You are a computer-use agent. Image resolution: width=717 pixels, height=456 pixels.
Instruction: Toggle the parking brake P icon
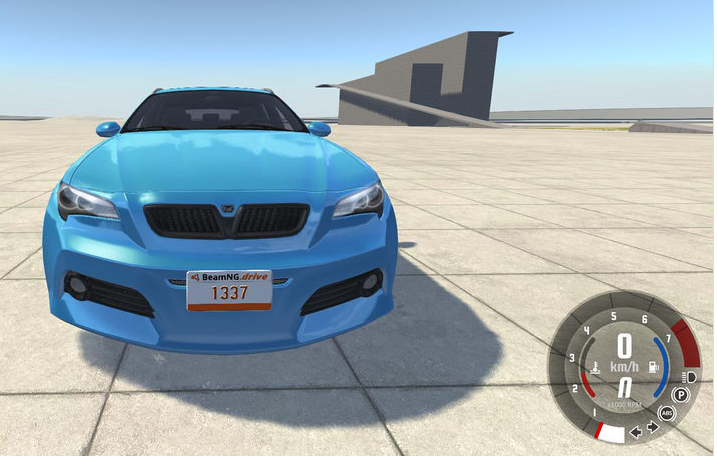pos(681,395)
